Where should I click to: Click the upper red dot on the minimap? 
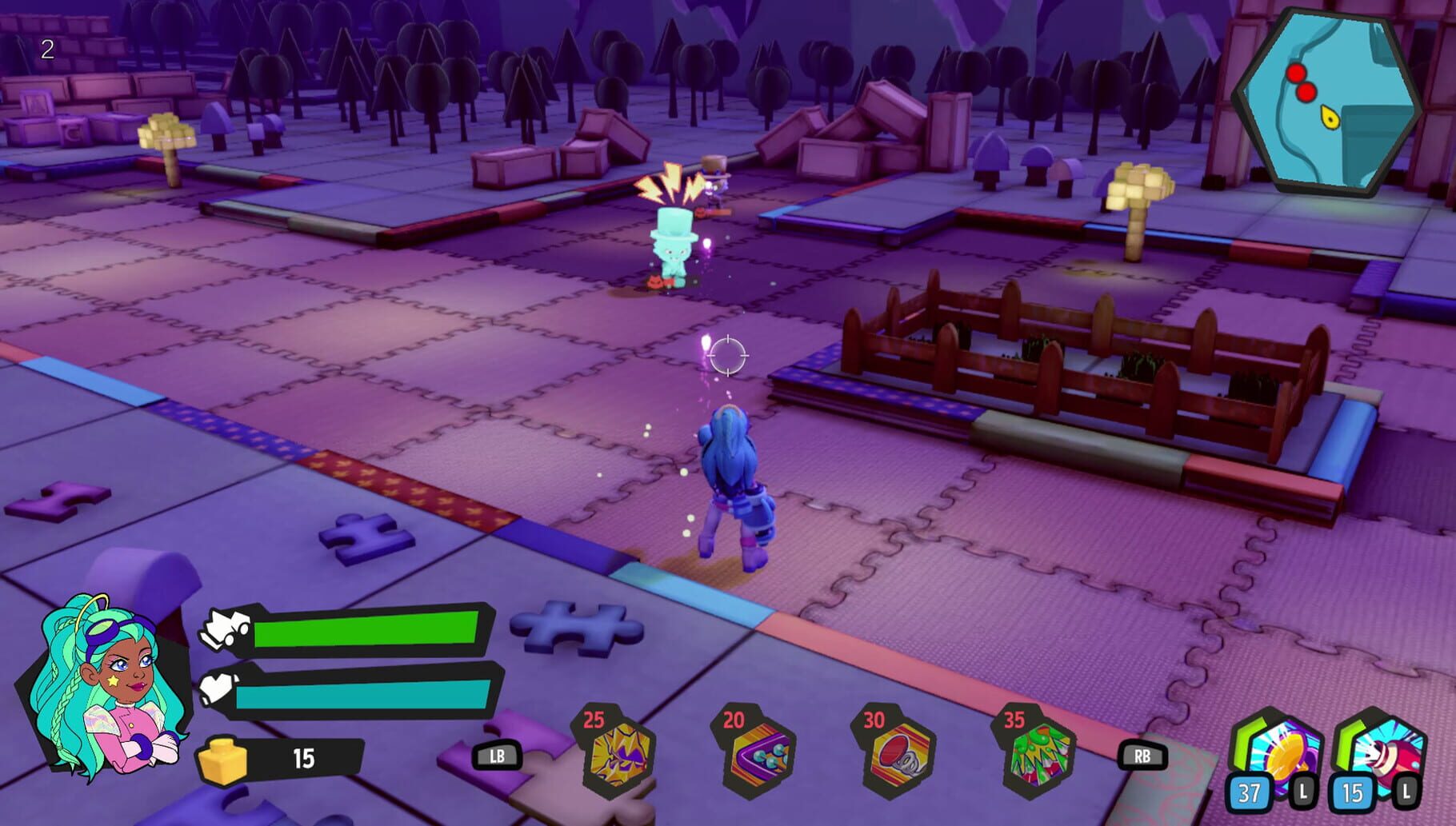tap(1298, 71)
